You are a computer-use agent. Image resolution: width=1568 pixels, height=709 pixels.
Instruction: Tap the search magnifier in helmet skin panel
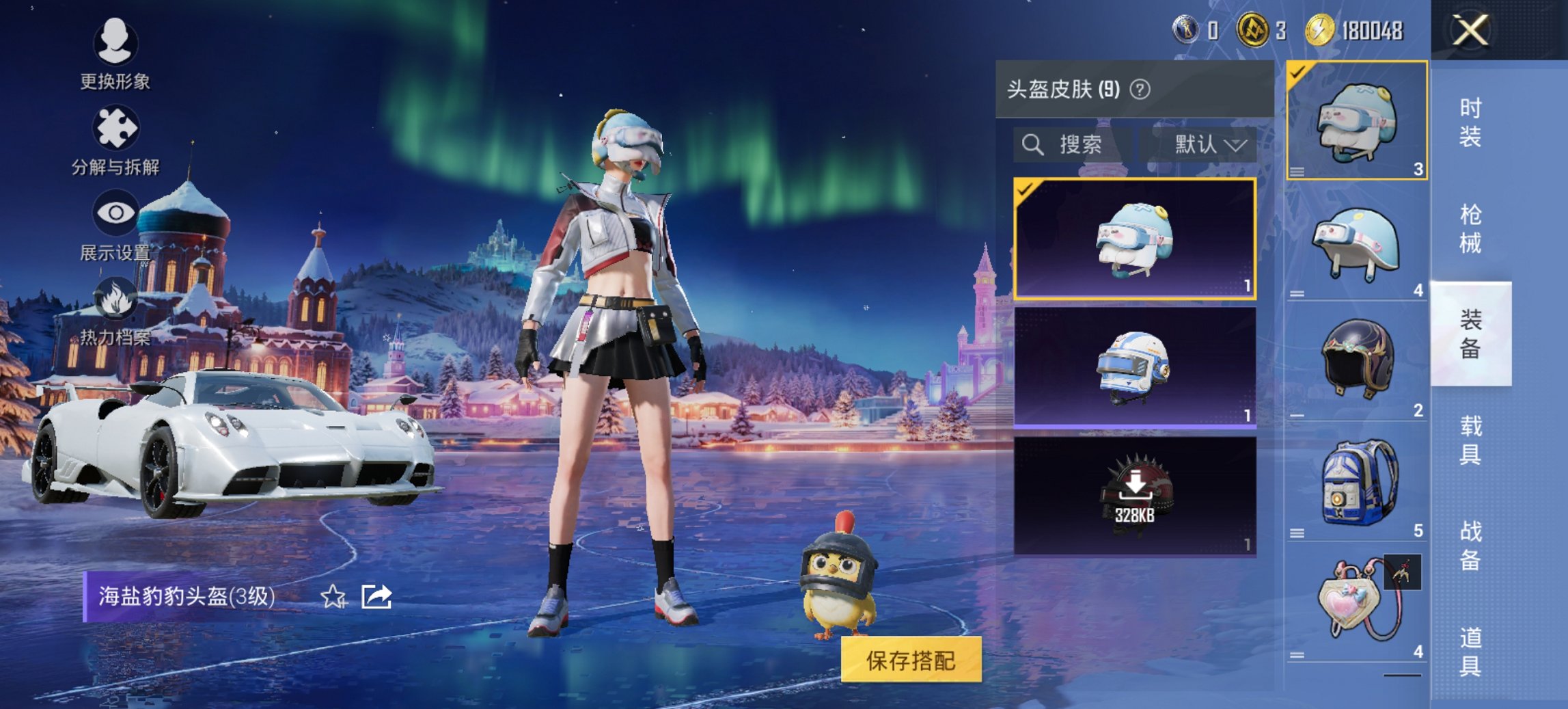point(1032,146)
